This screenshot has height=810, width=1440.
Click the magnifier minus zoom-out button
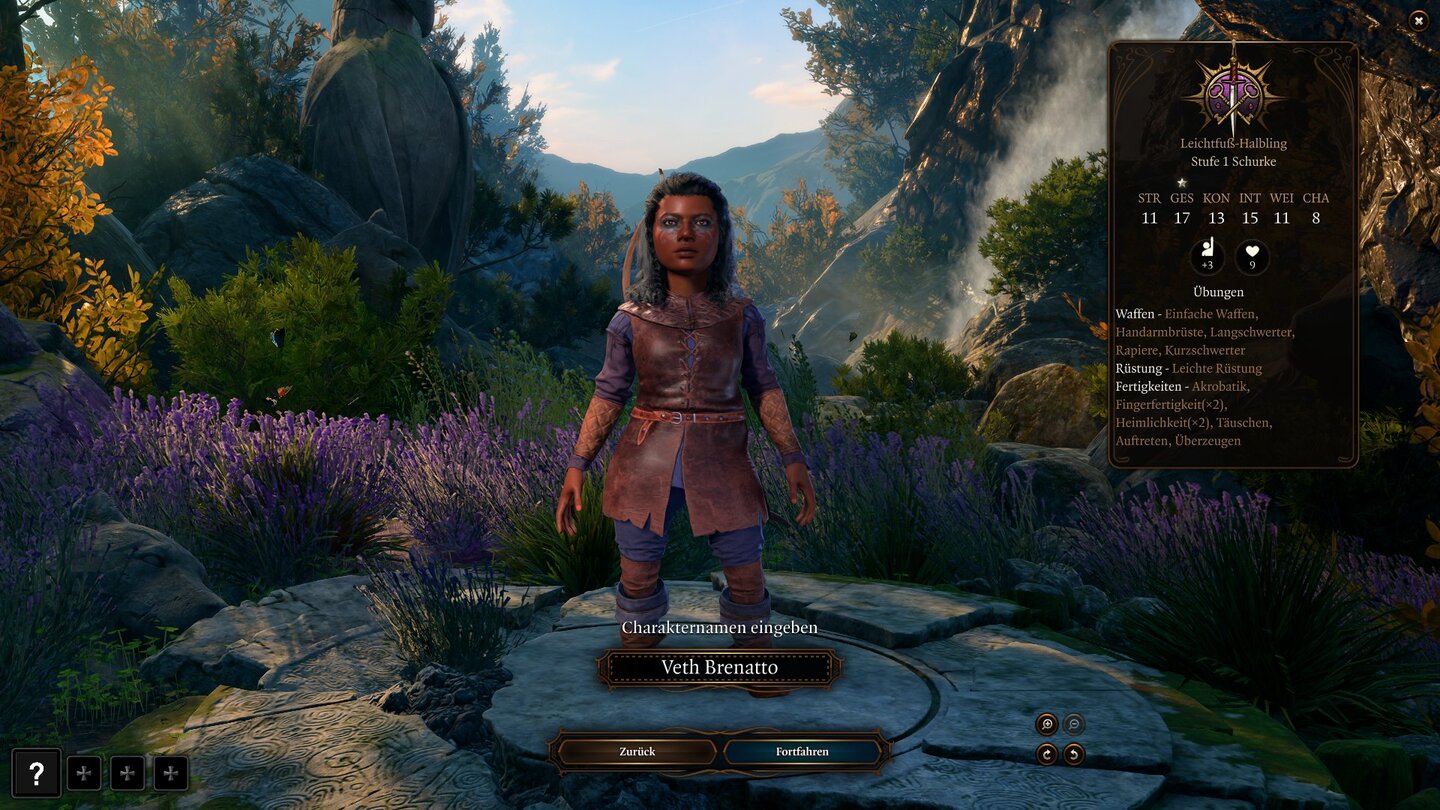coord(1074,724)
